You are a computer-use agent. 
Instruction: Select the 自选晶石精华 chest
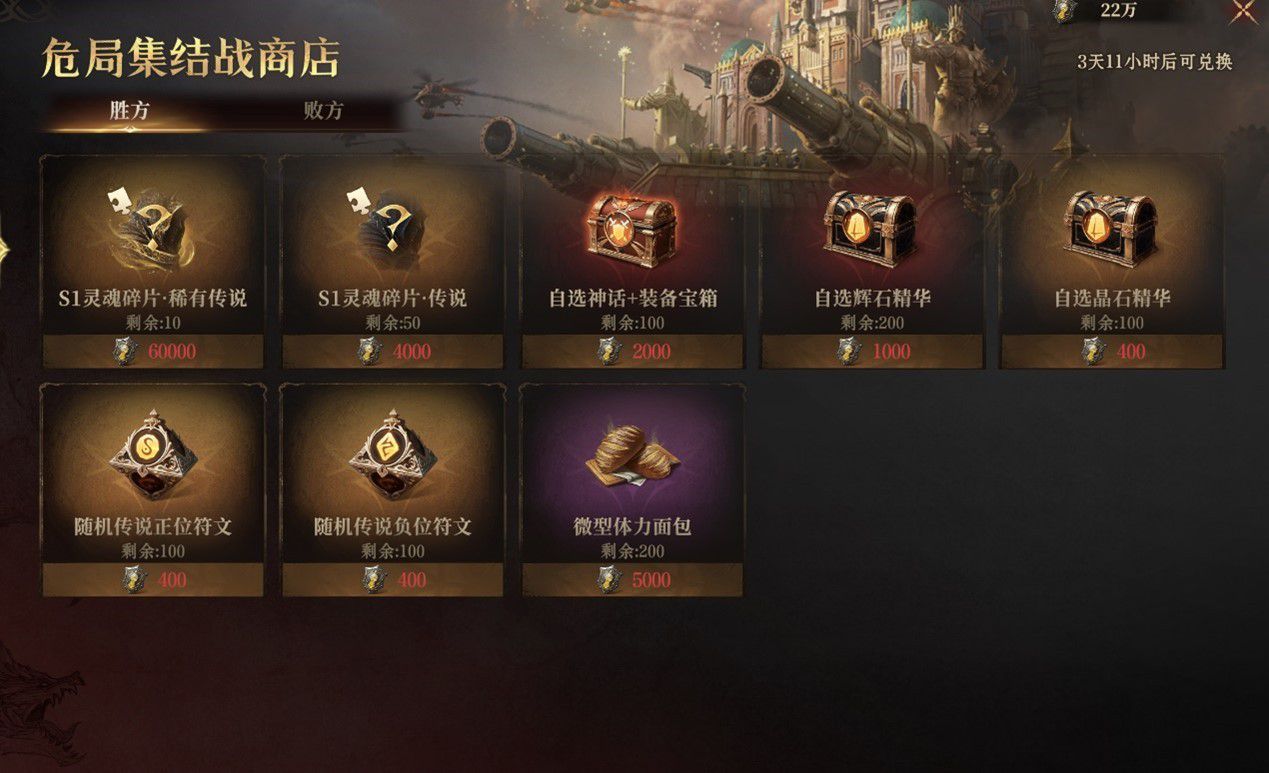coord(1112,262)
